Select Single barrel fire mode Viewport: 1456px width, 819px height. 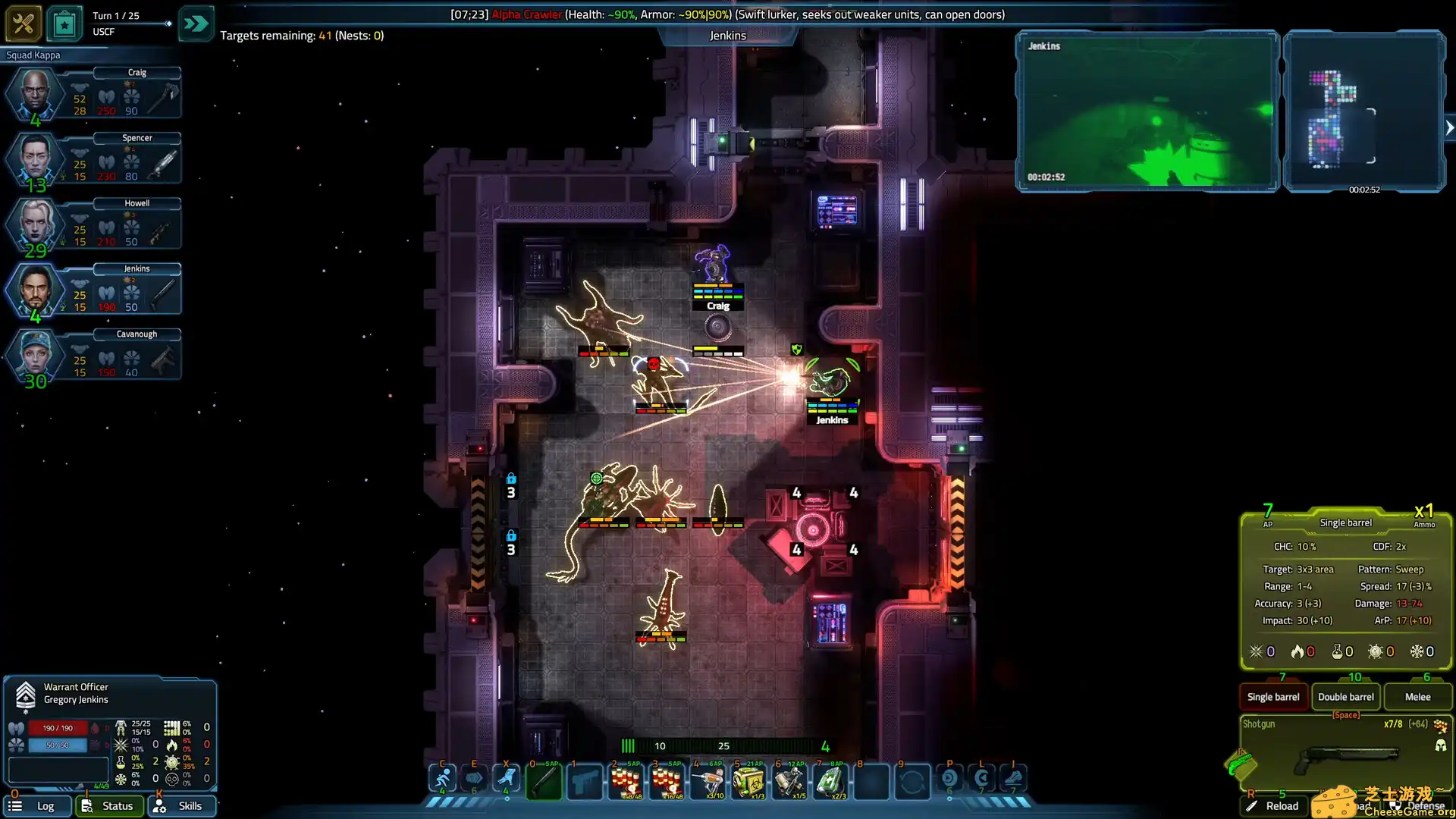coord(1273,697)
